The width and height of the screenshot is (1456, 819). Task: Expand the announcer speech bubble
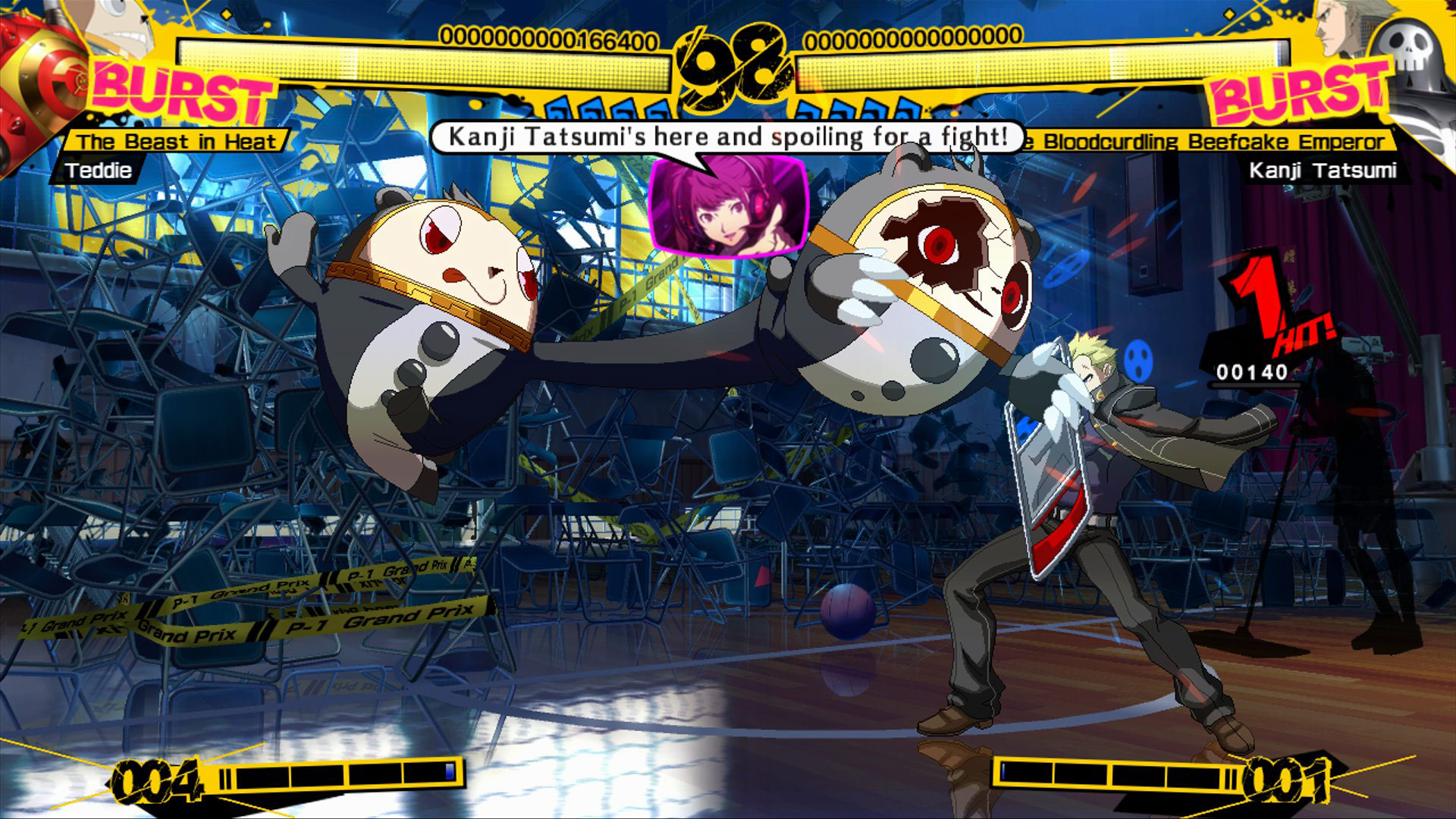pos(728,136)
